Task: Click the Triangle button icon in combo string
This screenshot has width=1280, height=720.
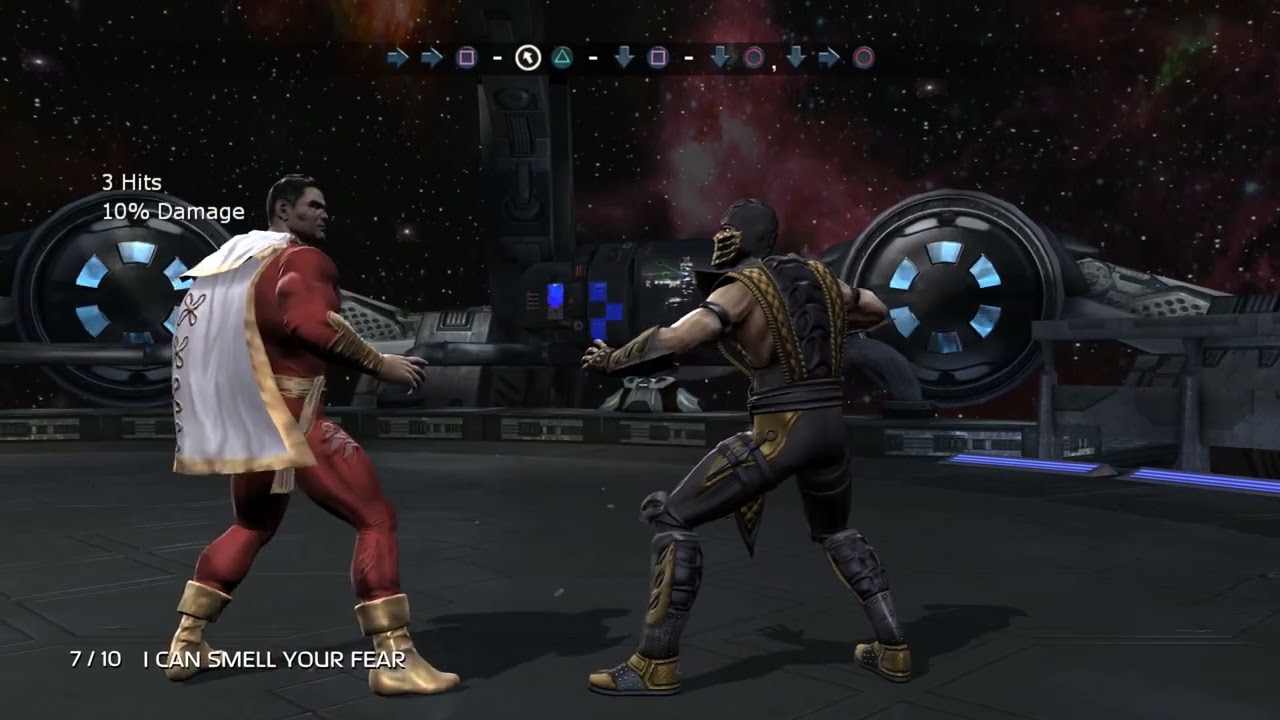Action: click(x=561, y=58)
